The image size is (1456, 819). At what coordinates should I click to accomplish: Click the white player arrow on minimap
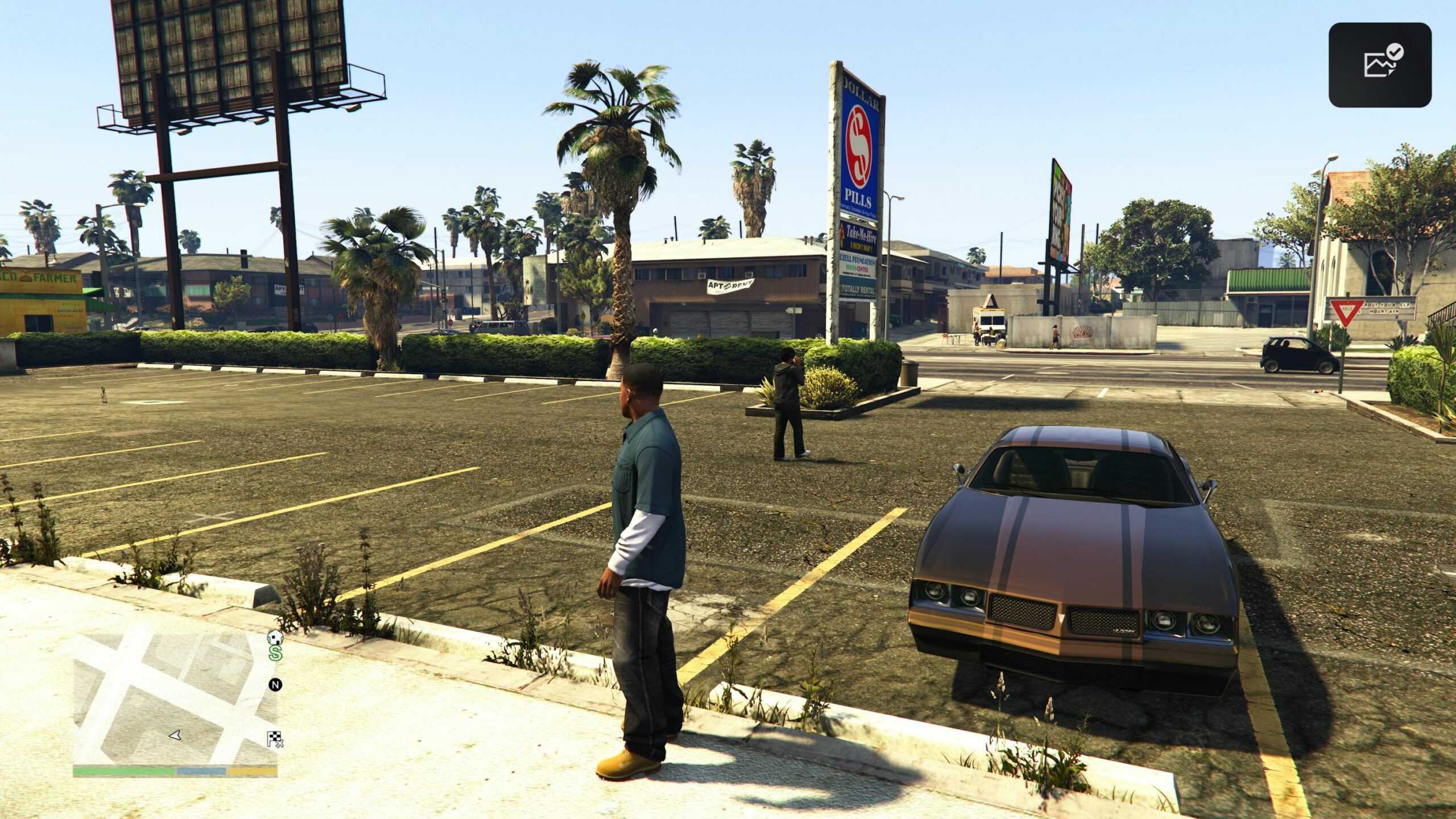tap(175, 735)
